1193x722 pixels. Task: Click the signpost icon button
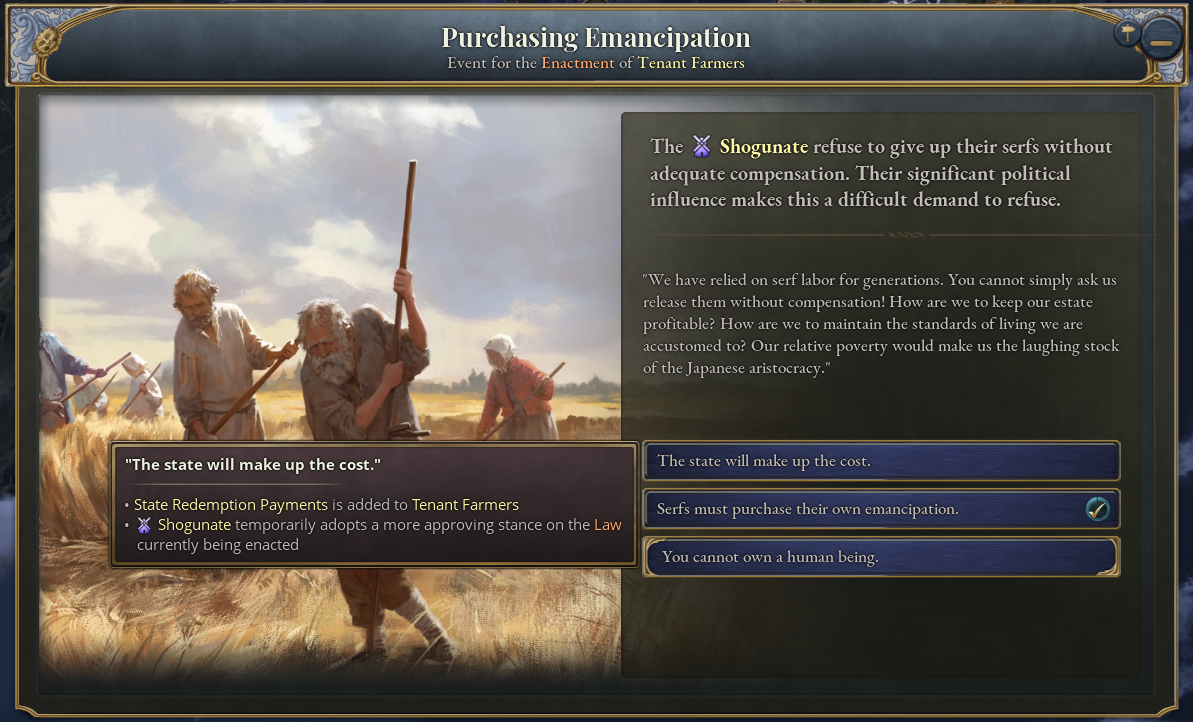tap(1128, 33)
